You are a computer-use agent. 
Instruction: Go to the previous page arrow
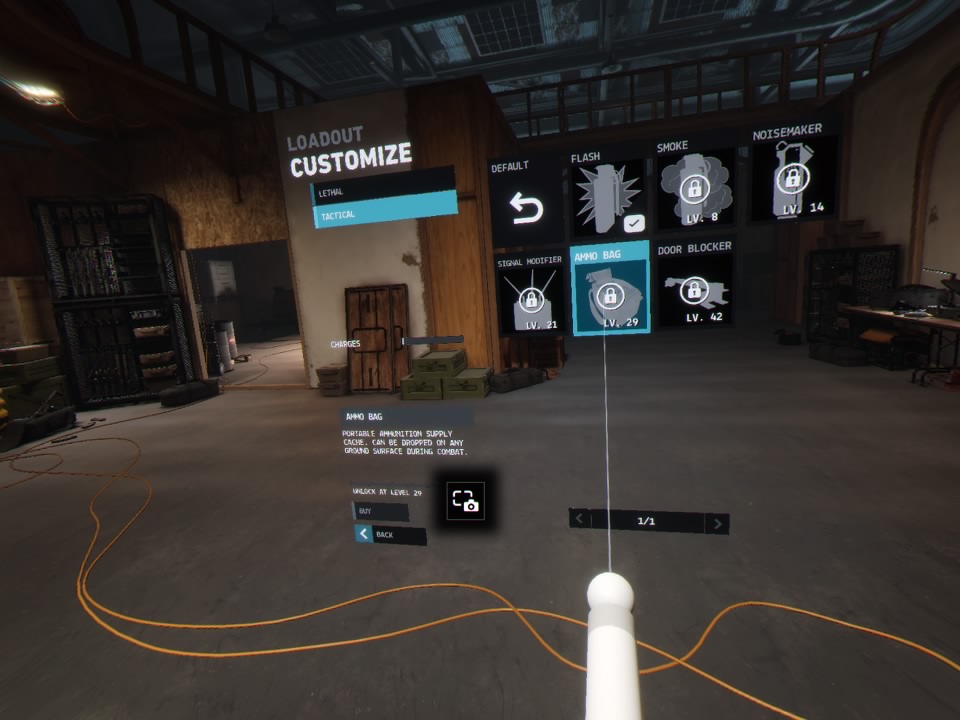click(x=579, y=518)
